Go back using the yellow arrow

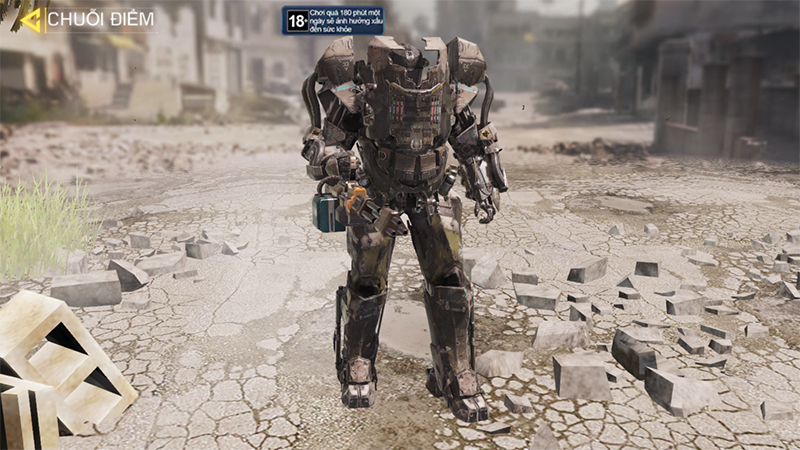pyautogui.click(x=30, y=19)
